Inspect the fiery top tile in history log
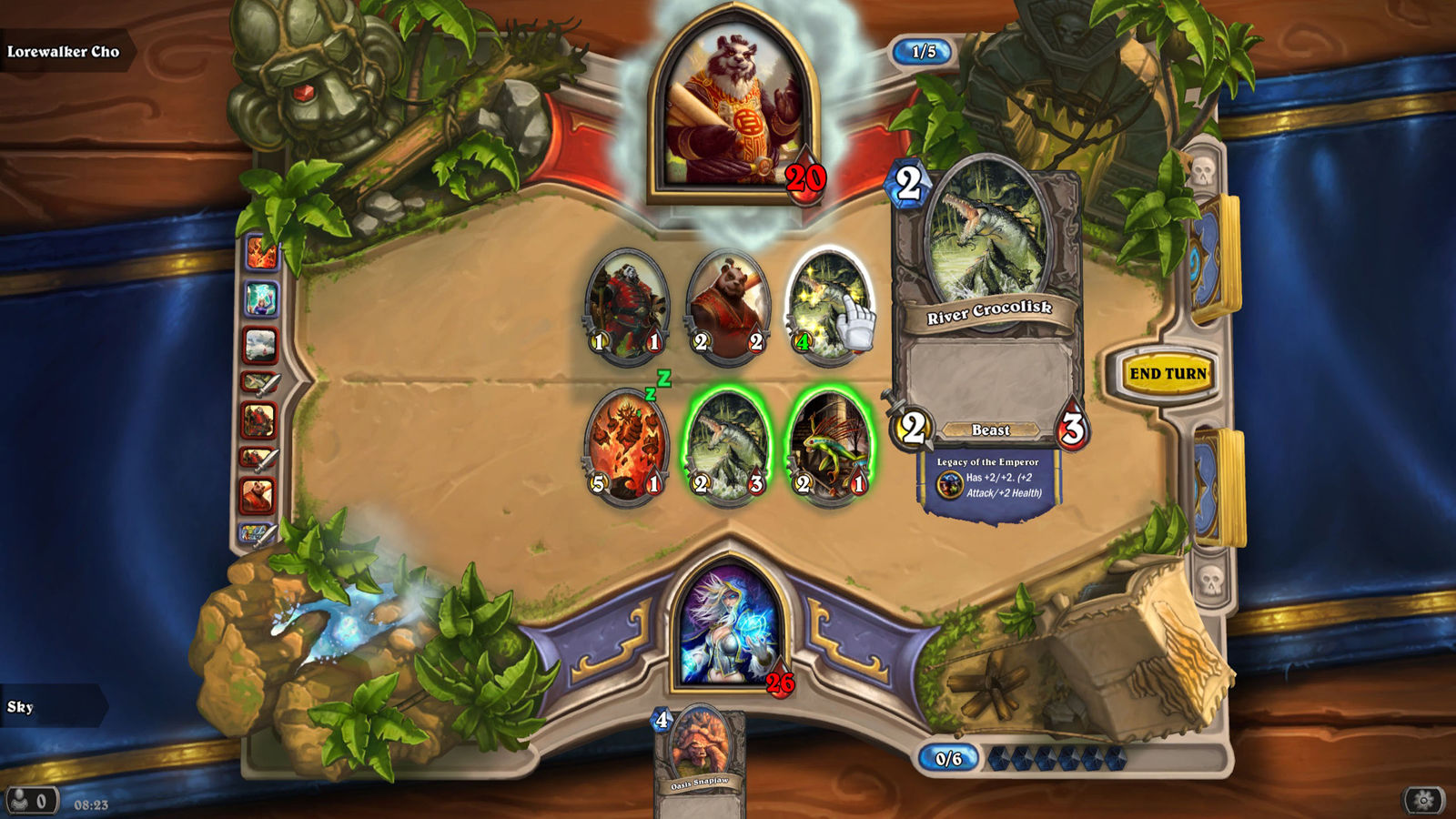Screen dimensions: 1456x819 click(260, 252)
